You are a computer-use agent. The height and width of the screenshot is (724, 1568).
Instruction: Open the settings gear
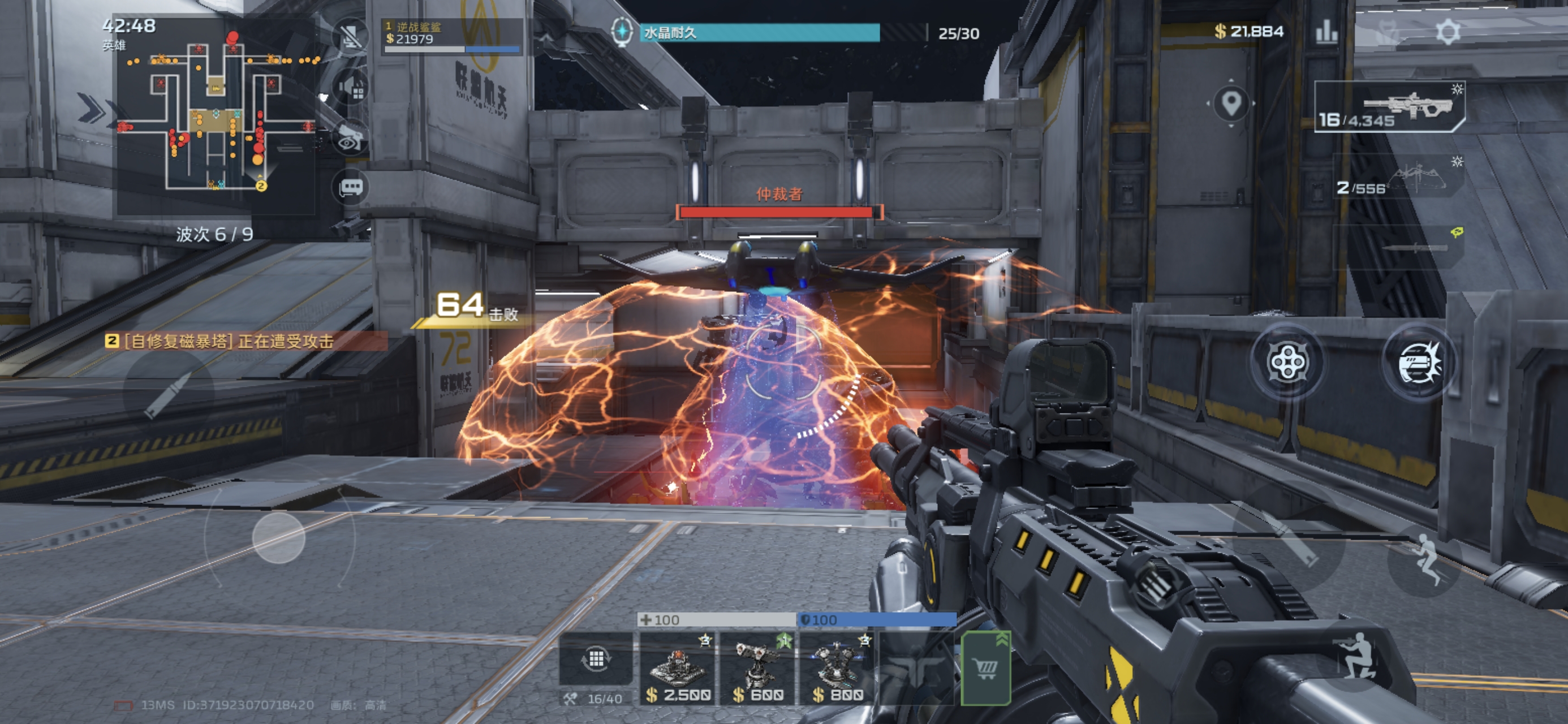[1448, 32]
